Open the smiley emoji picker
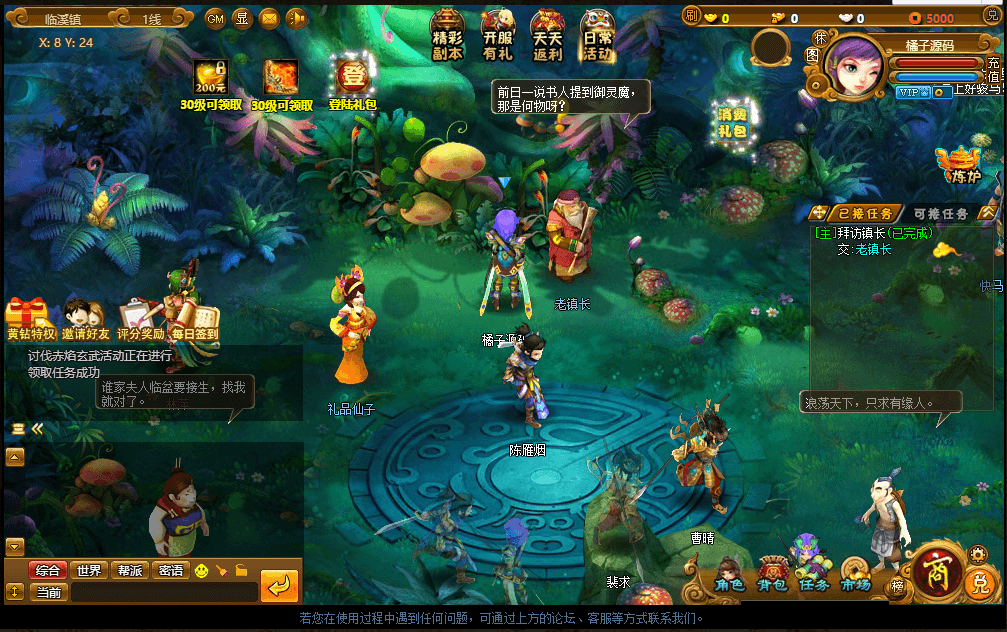1007x632 pixels. tap(202, 570)
